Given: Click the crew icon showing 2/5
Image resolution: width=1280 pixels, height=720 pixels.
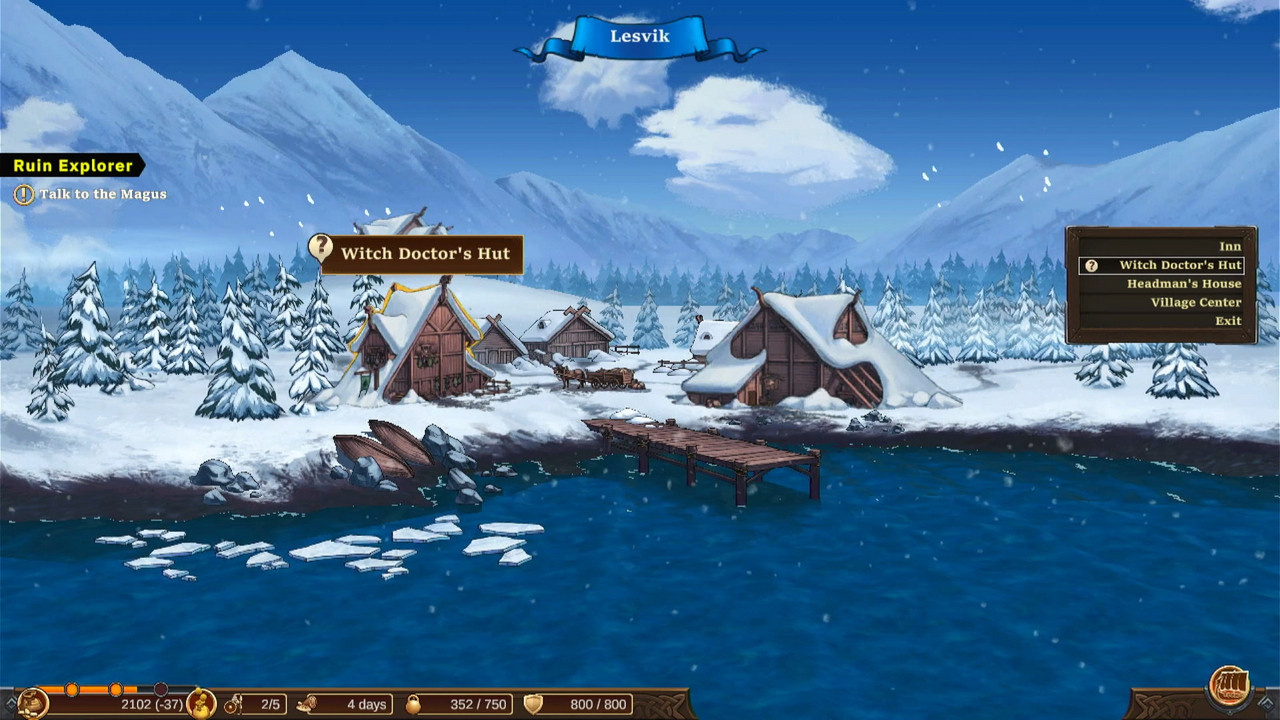Looking at the screenshot, I should click(x=235, y=704).
